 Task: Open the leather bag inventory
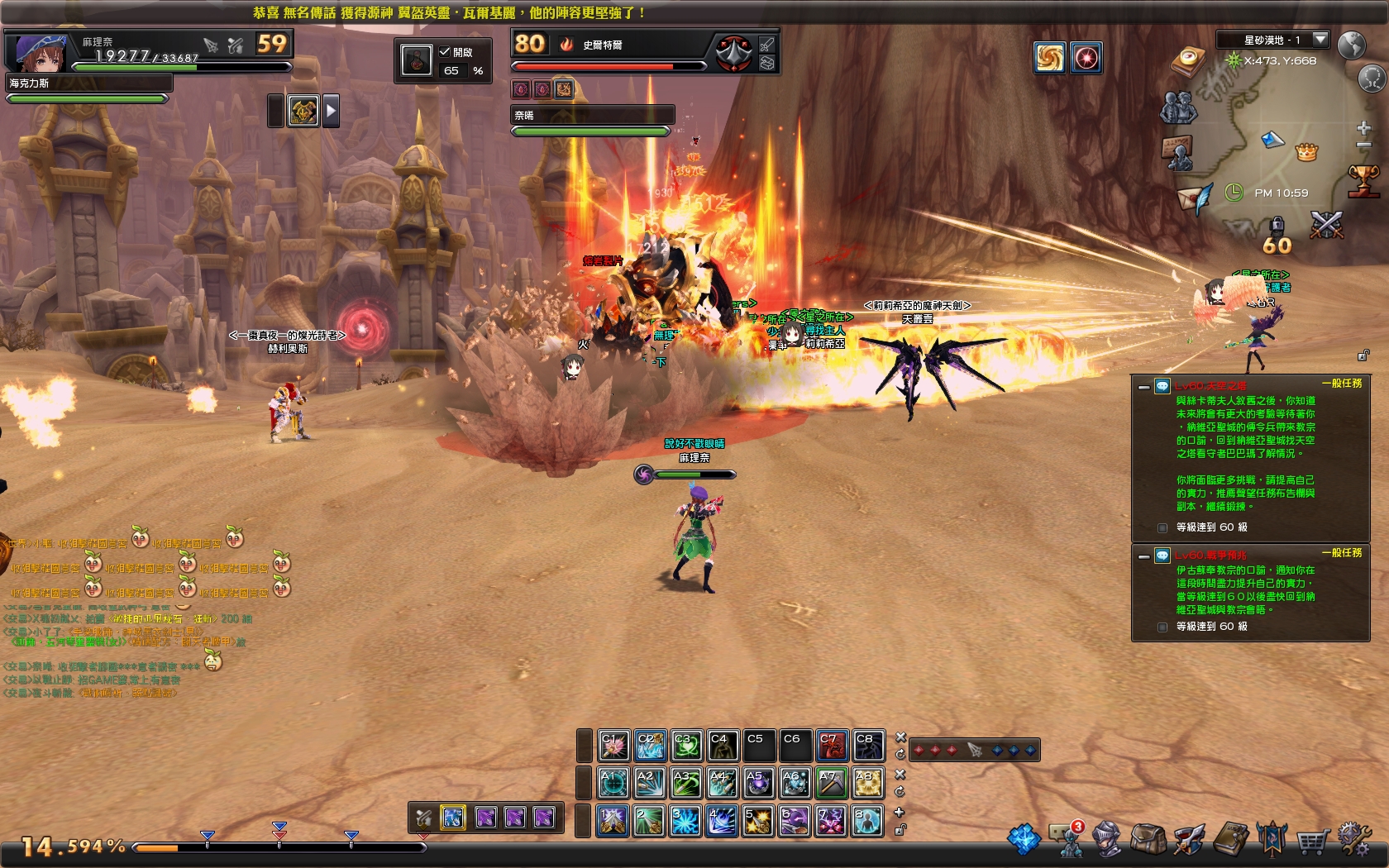click(1148, 839)
